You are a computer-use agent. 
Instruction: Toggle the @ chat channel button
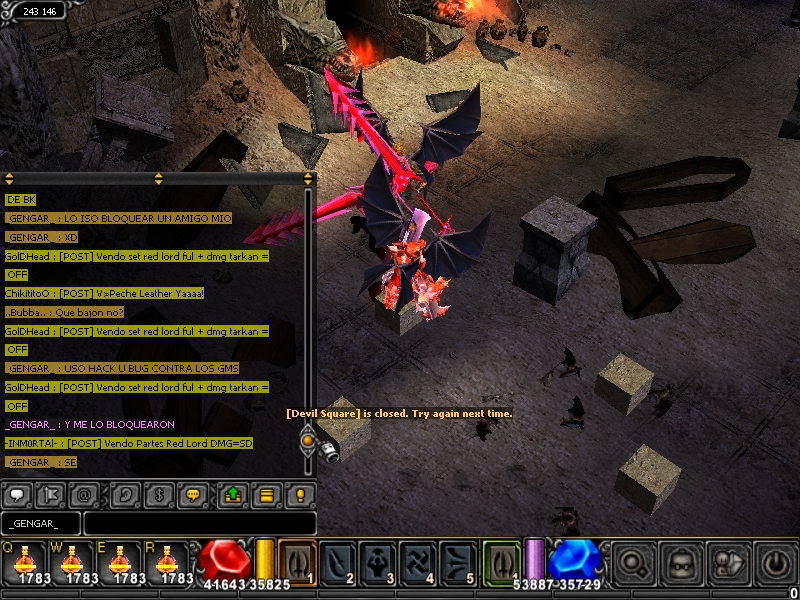82,494
